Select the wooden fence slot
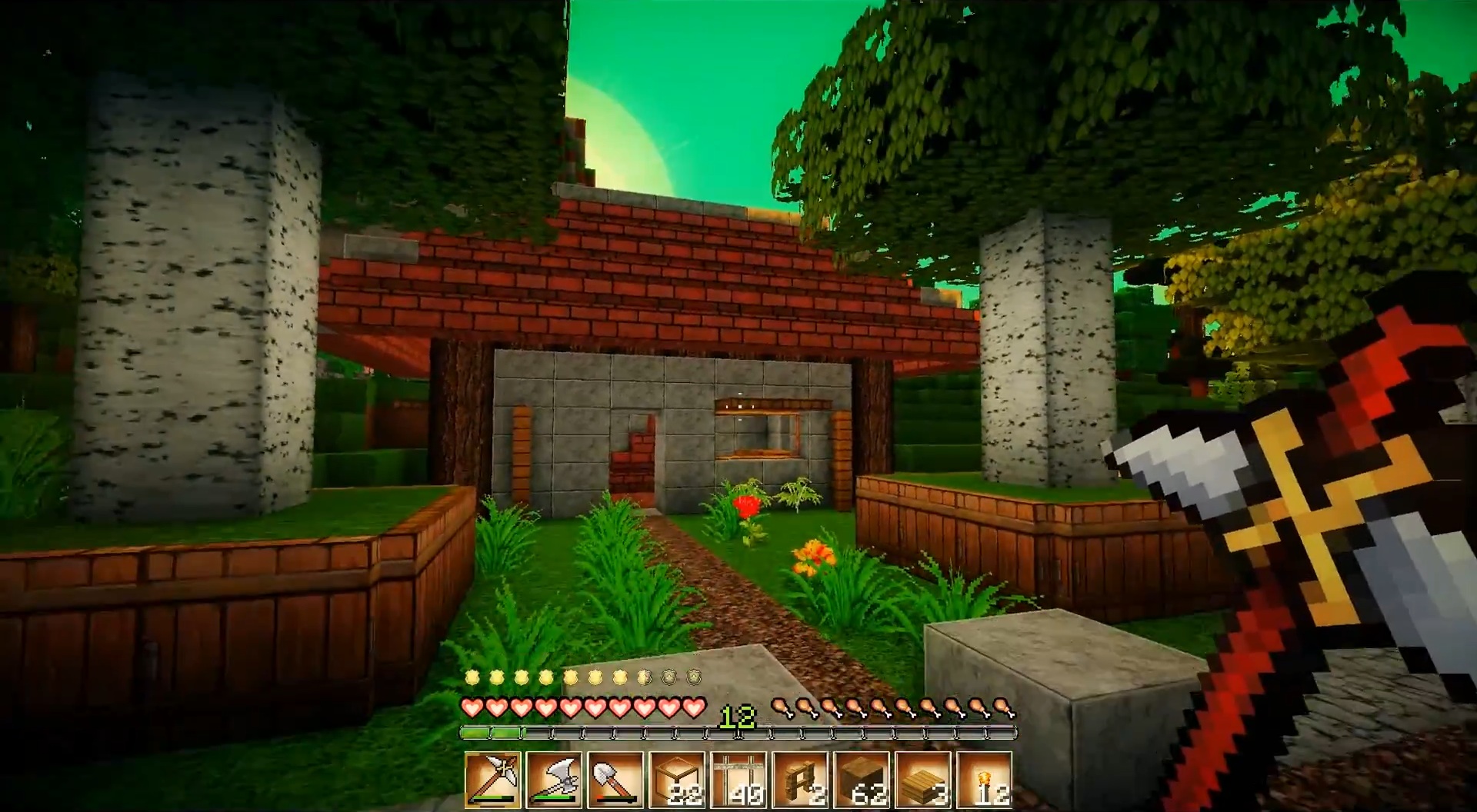The height and width of the screenshot is (812, 1477). (800, 780)
